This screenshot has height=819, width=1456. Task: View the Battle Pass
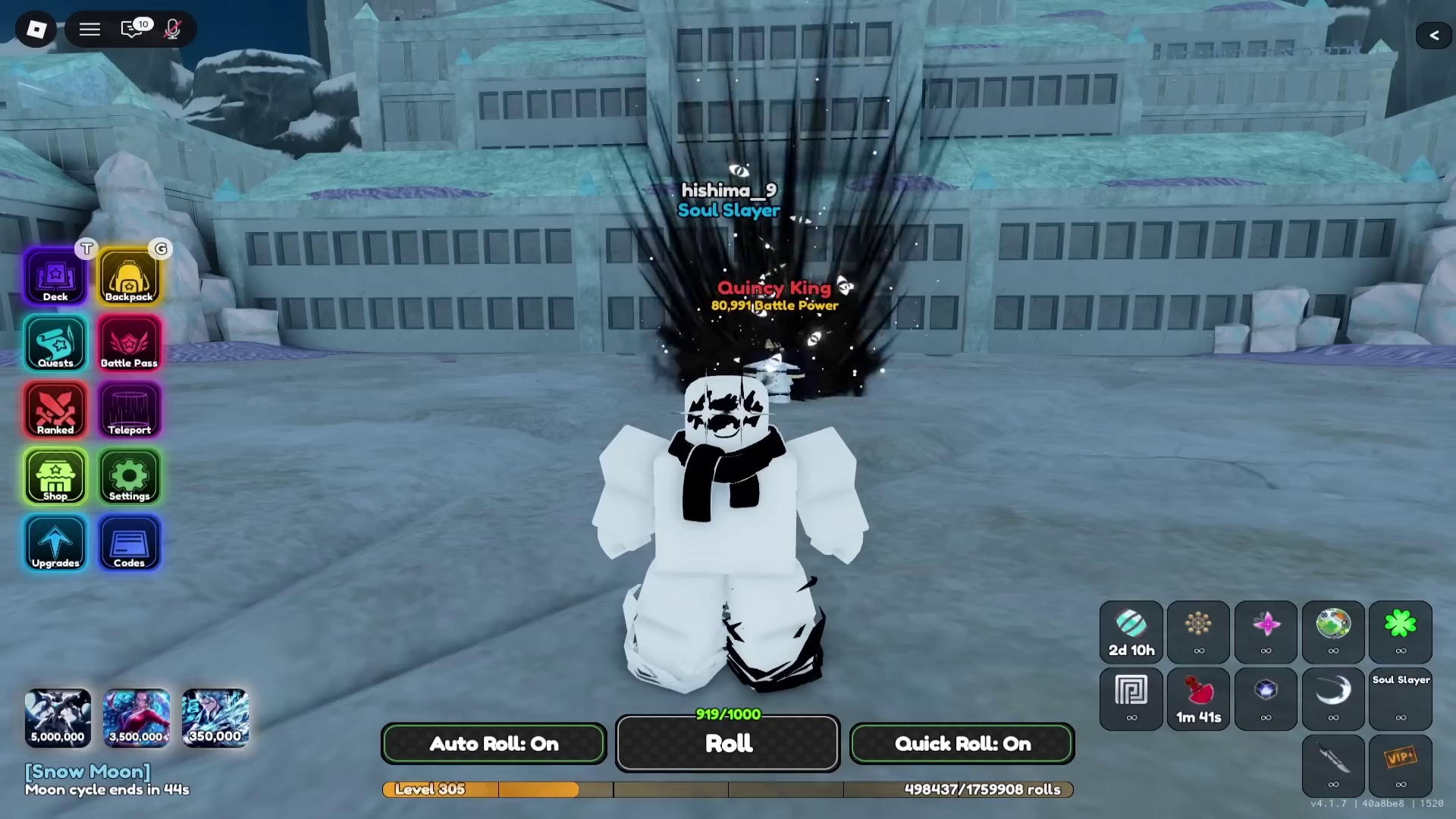(129, 343)
